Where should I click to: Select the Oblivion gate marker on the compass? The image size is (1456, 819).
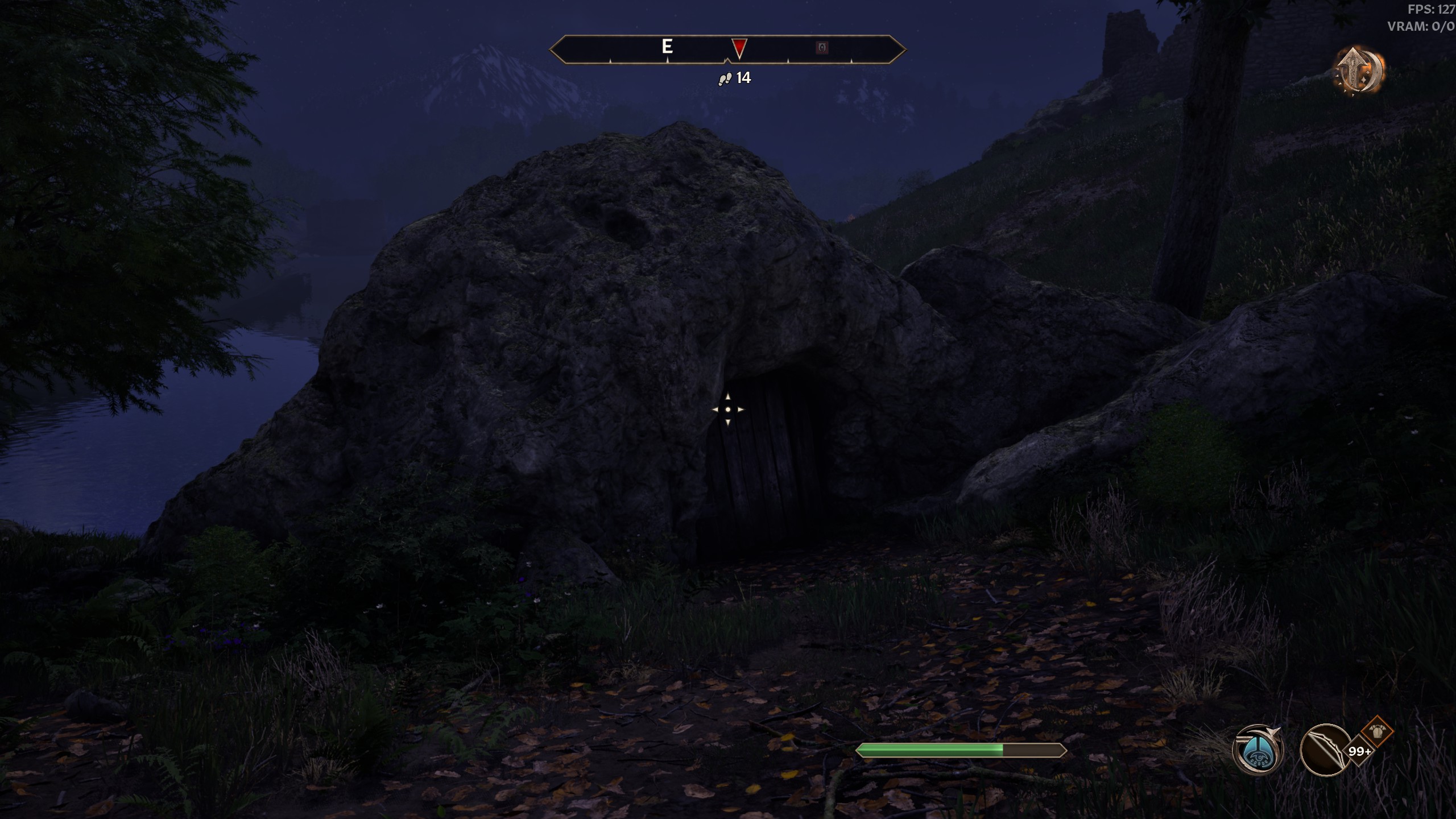coord(822,48)
